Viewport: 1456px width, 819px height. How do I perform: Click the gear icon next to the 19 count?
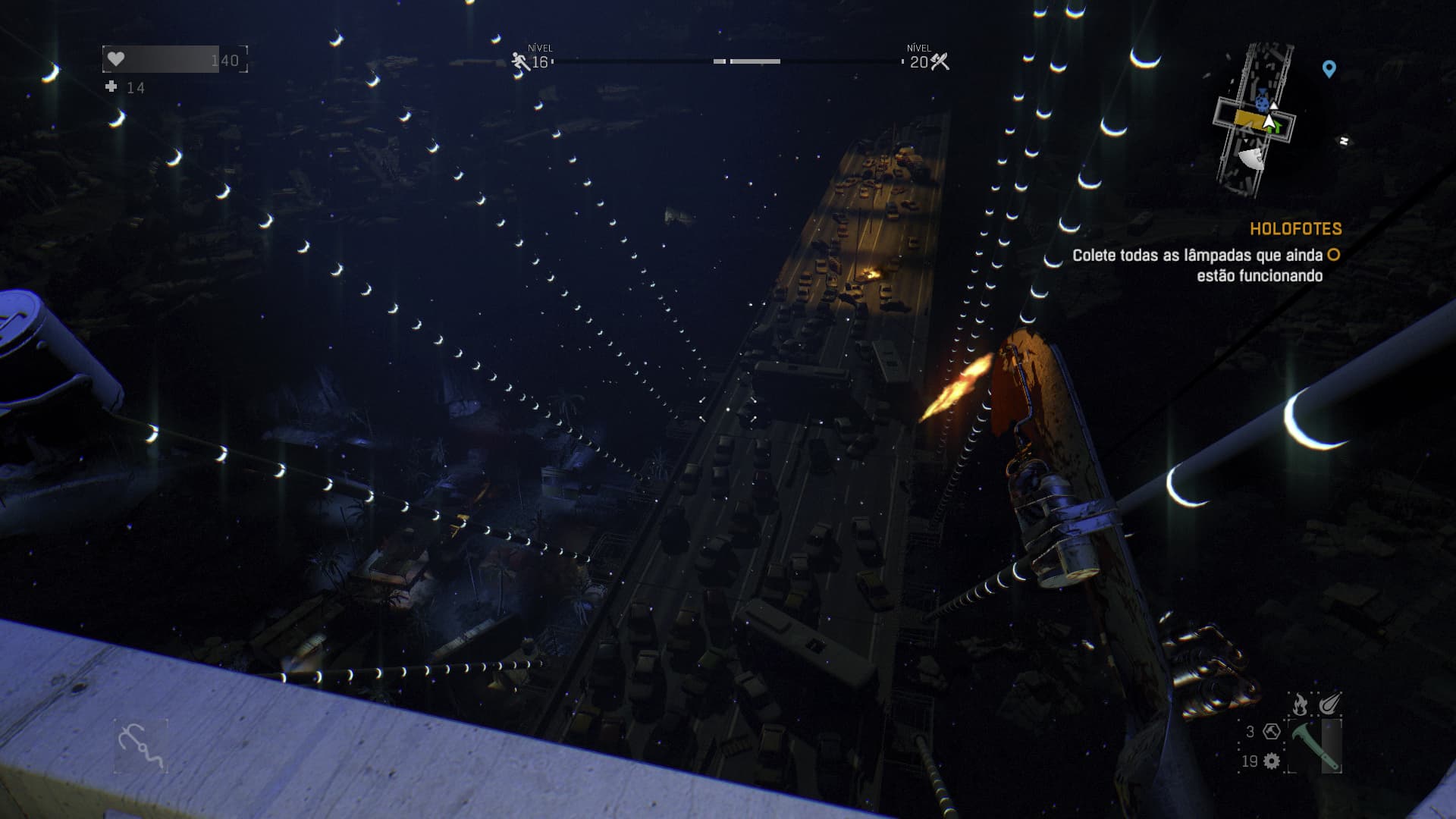1271,761
